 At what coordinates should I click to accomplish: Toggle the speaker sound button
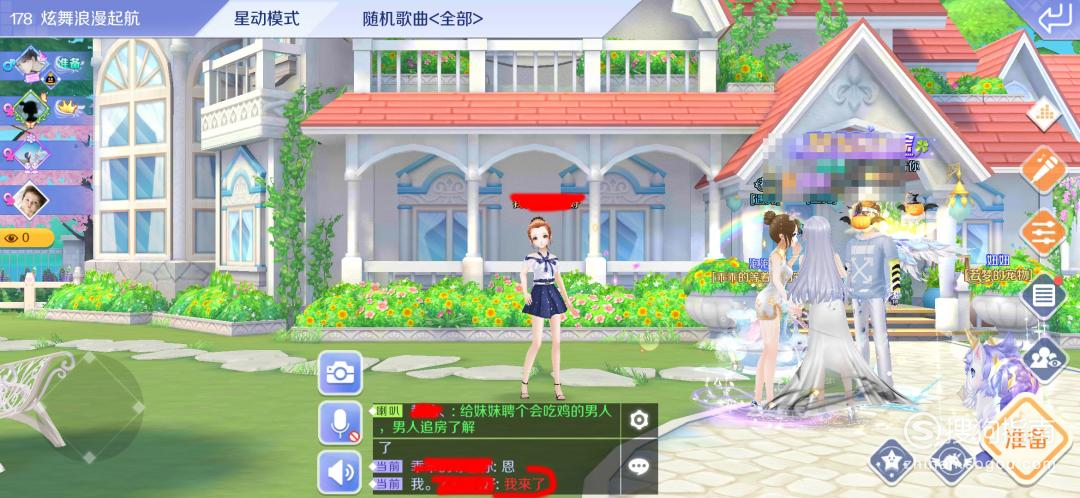340,471
